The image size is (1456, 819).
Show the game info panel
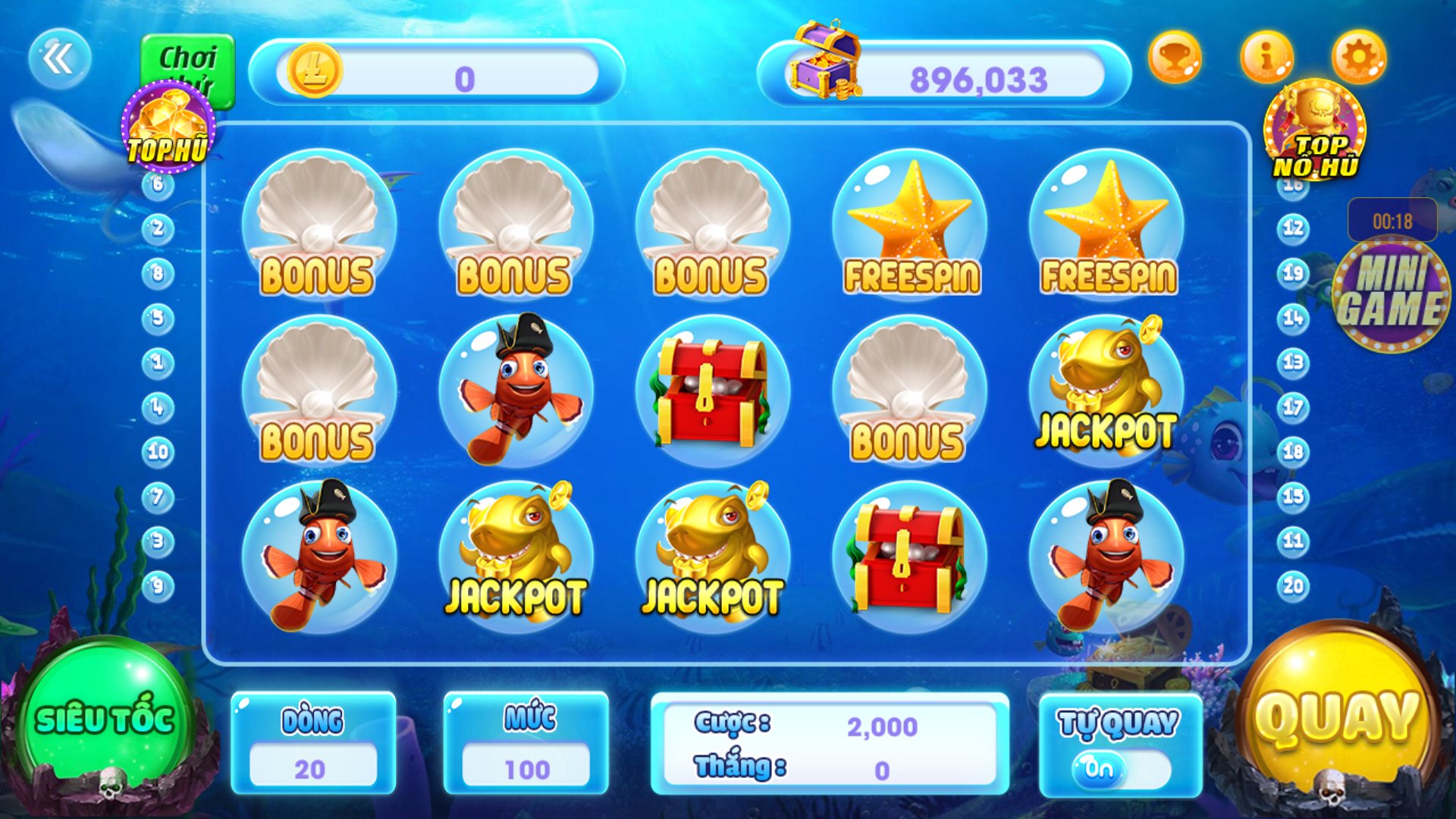click(1266, 57)
